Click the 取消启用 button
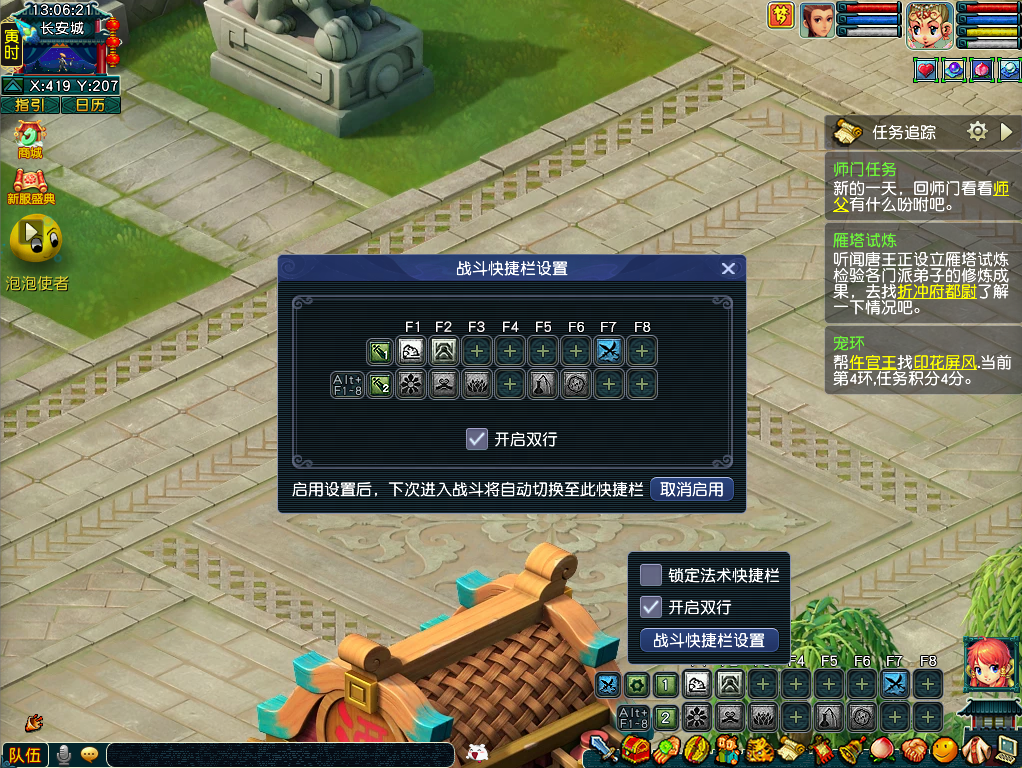The height and width of the screenshot is (768, 1022). [692, 489]
